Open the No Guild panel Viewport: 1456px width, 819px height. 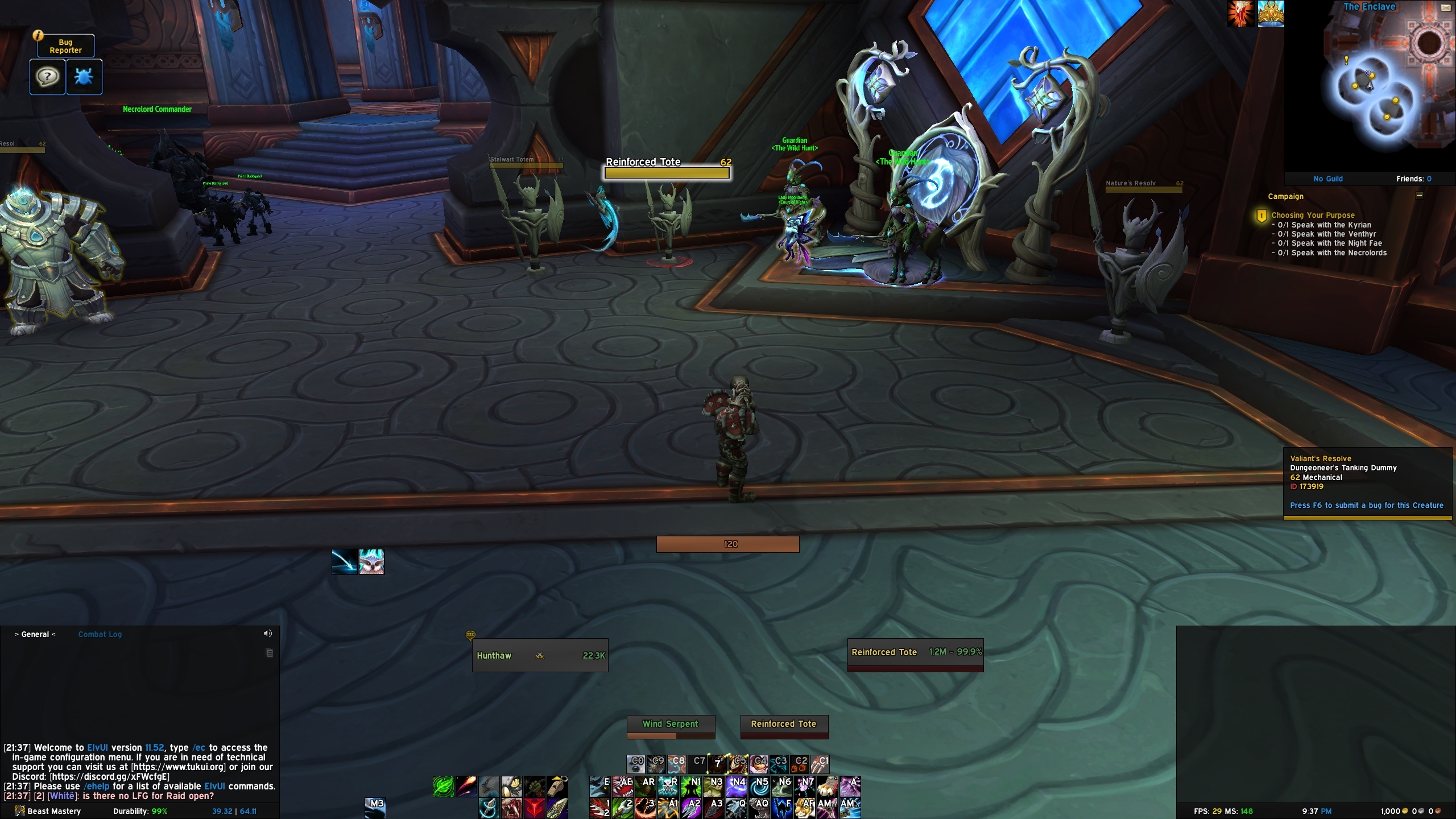pyautogui.click(x=1327, y=179)
